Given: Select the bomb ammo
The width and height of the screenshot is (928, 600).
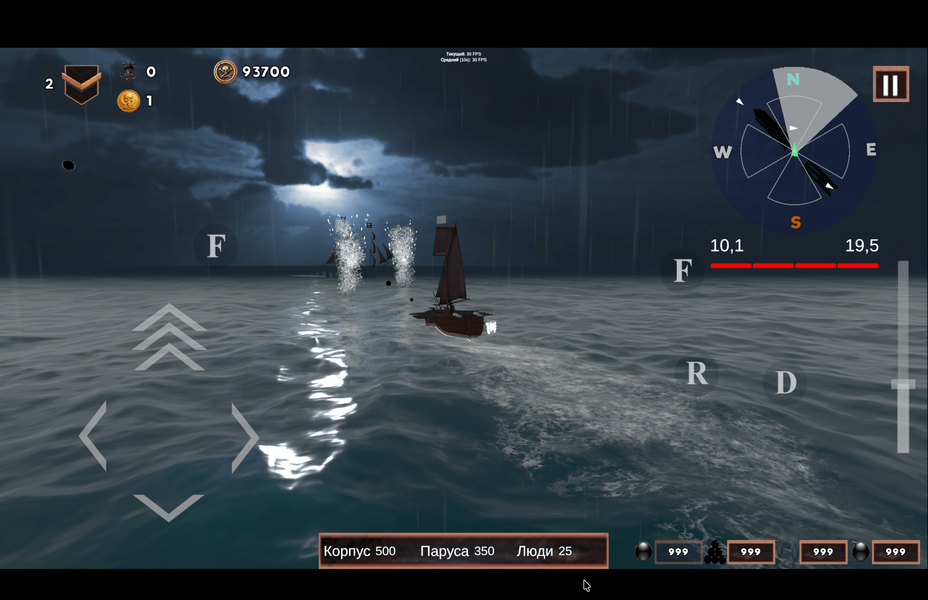Looking at the screenshot, I should [860, 551].
